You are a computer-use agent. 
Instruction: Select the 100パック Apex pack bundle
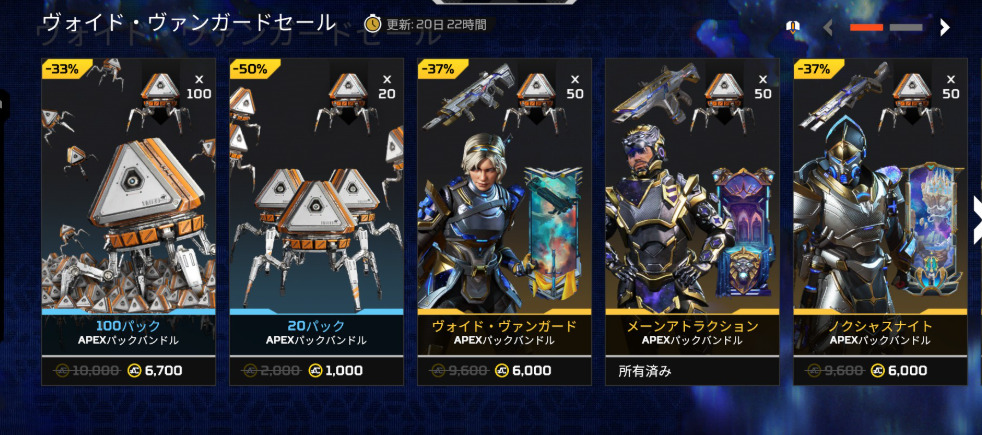click(128, 220)
